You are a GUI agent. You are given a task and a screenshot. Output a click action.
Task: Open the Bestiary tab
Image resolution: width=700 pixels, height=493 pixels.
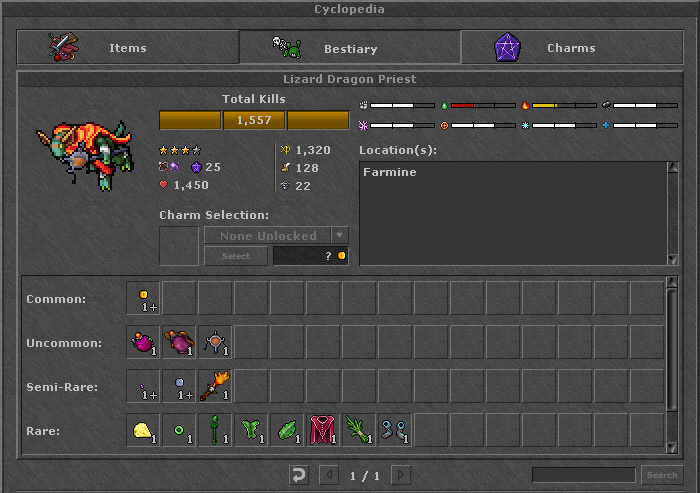(x=349, y=47)
